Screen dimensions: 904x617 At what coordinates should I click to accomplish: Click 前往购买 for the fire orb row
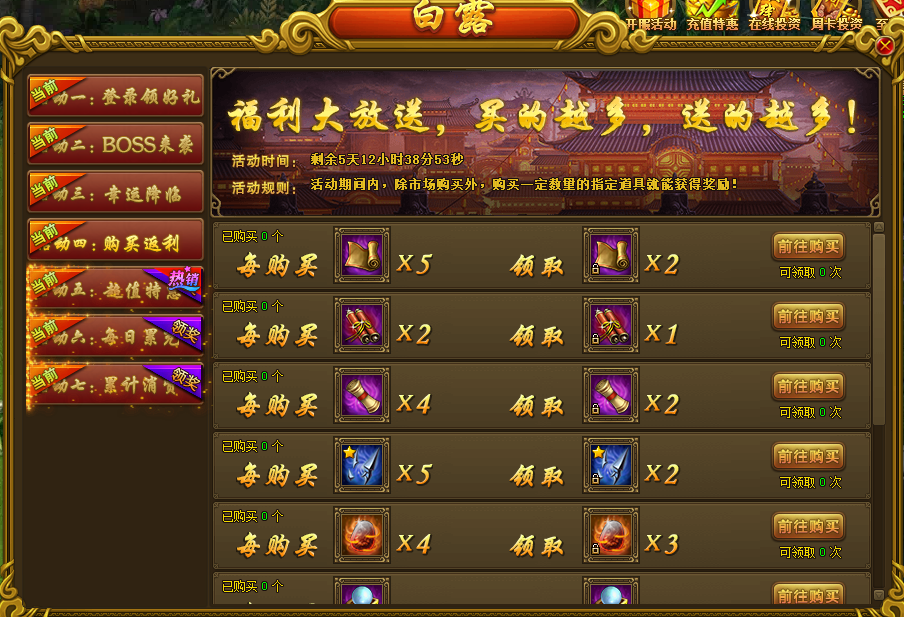808,527
